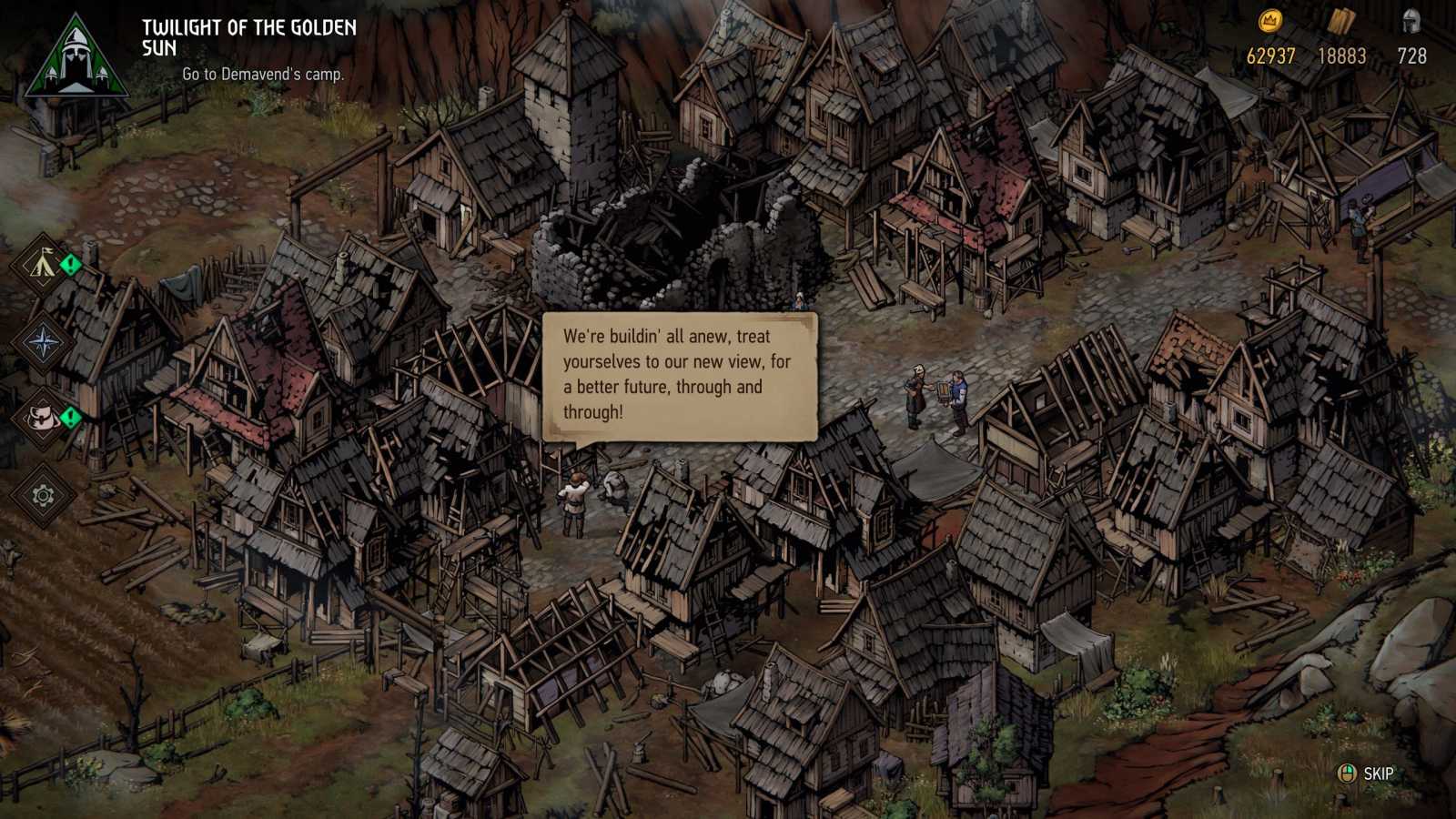Open the camp tent icon
Viewport: 1456px width, 819px height.
pyautogui.click(x=43, y=265)
